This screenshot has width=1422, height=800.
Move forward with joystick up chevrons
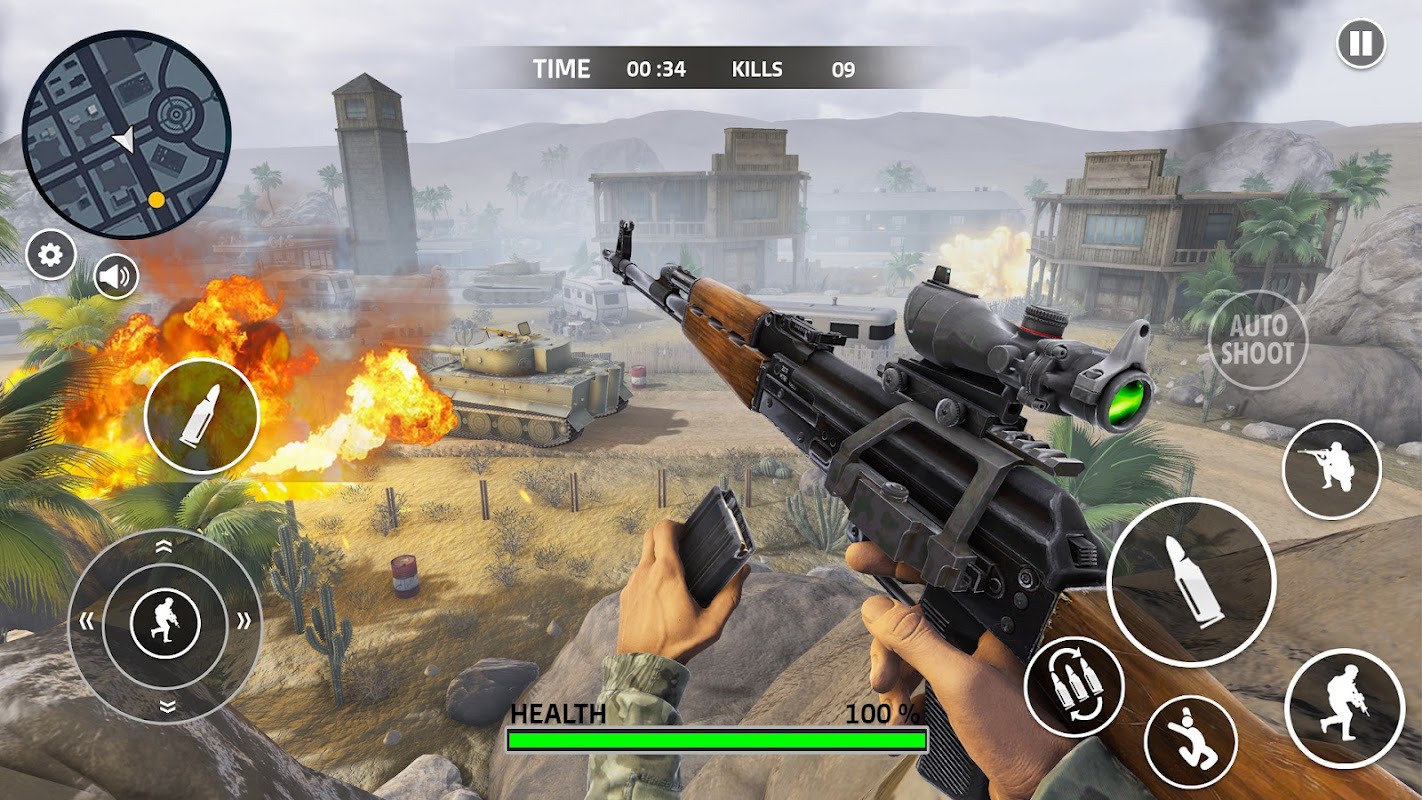pos(165,546)
